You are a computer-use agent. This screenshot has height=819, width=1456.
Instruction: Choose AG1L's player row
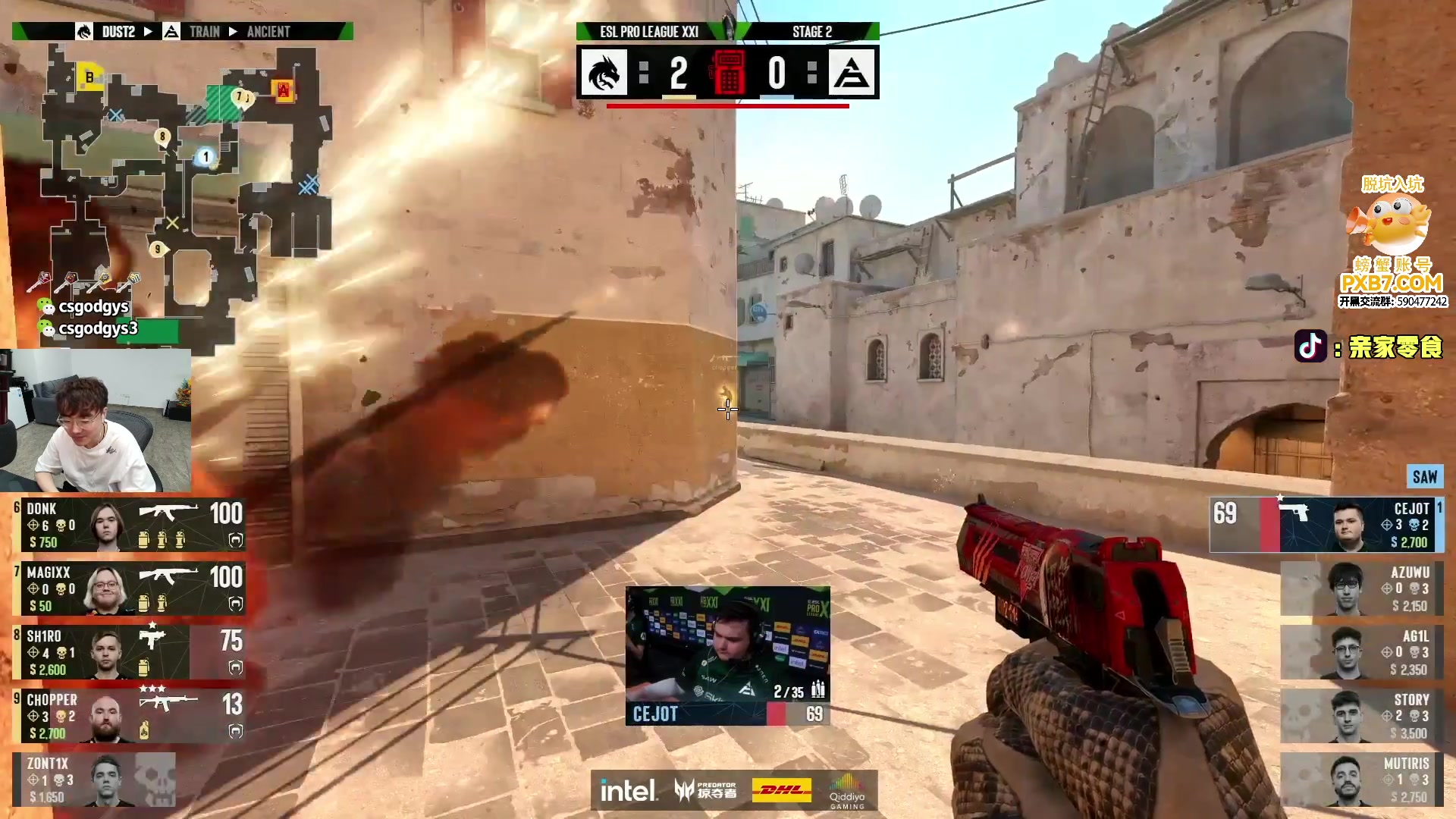pos(1361,652)
